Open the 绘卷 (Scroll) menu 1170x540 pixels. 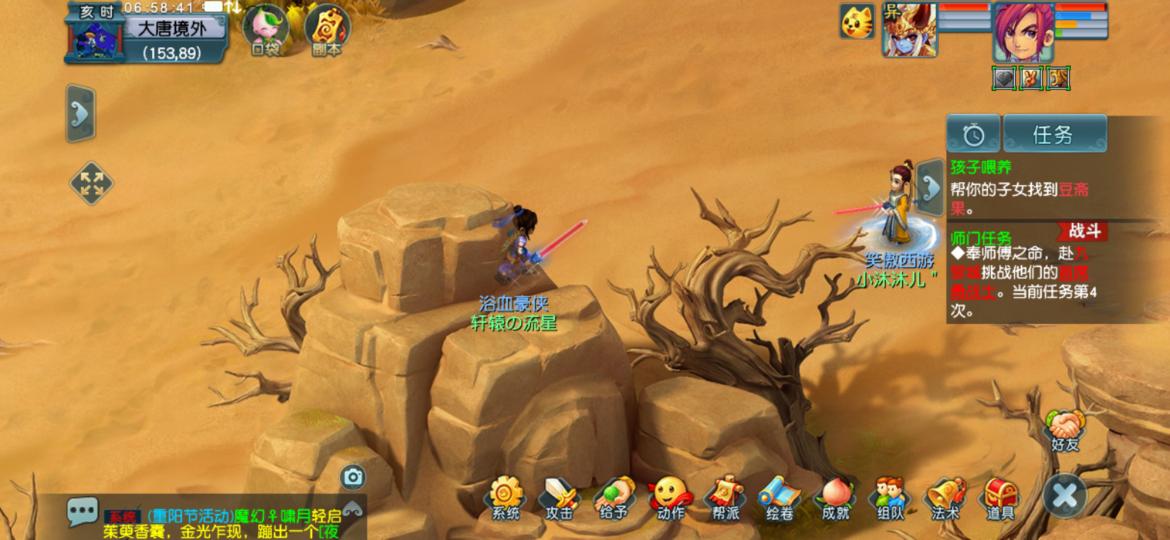coord(779,497)
